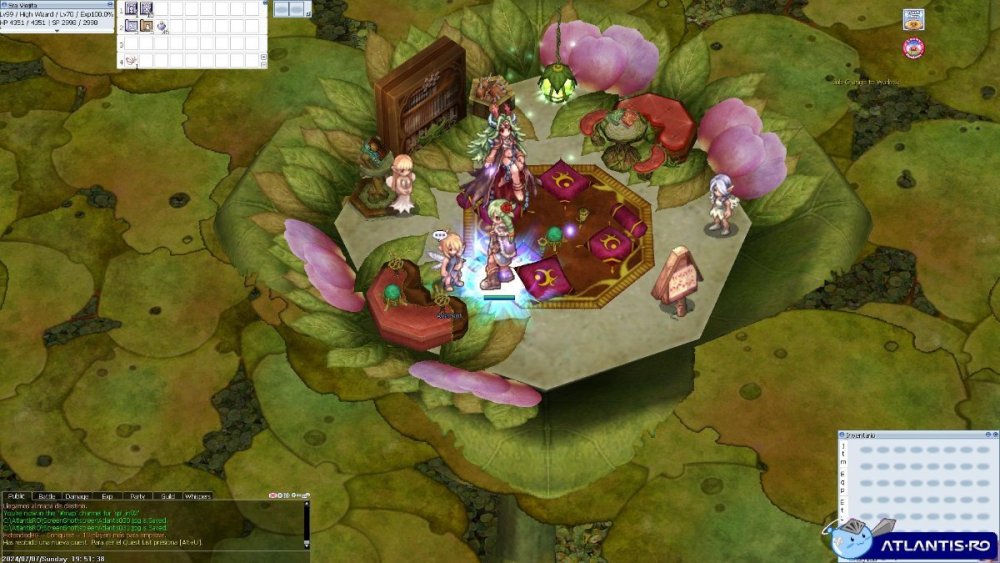Use the first skill in hotbar row 1
The height and width of the screenshot is (563, 1000).
pyautogui.click(x=131, y=9)
